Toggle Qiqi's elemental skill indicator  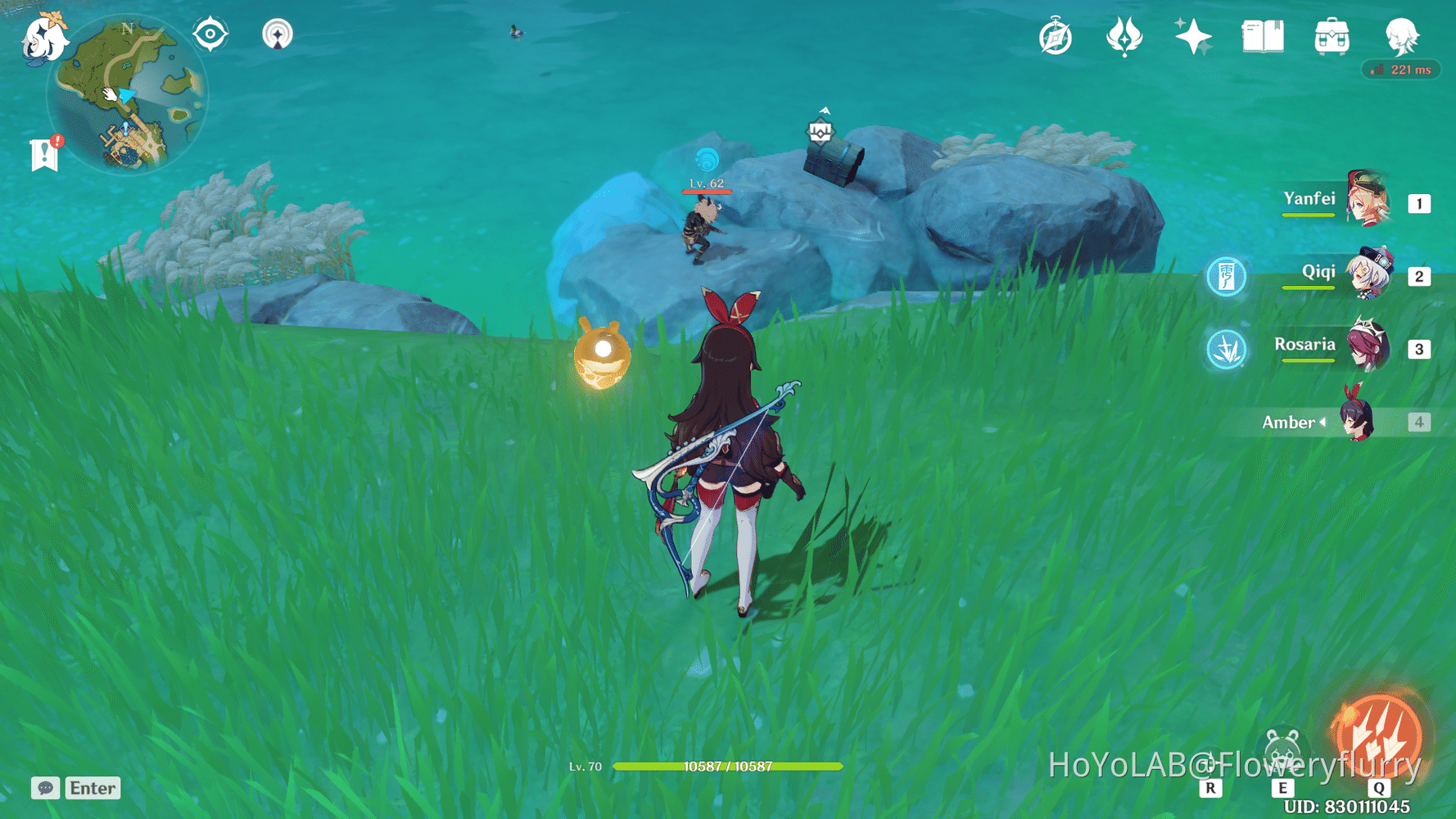tap(1227, 277)
